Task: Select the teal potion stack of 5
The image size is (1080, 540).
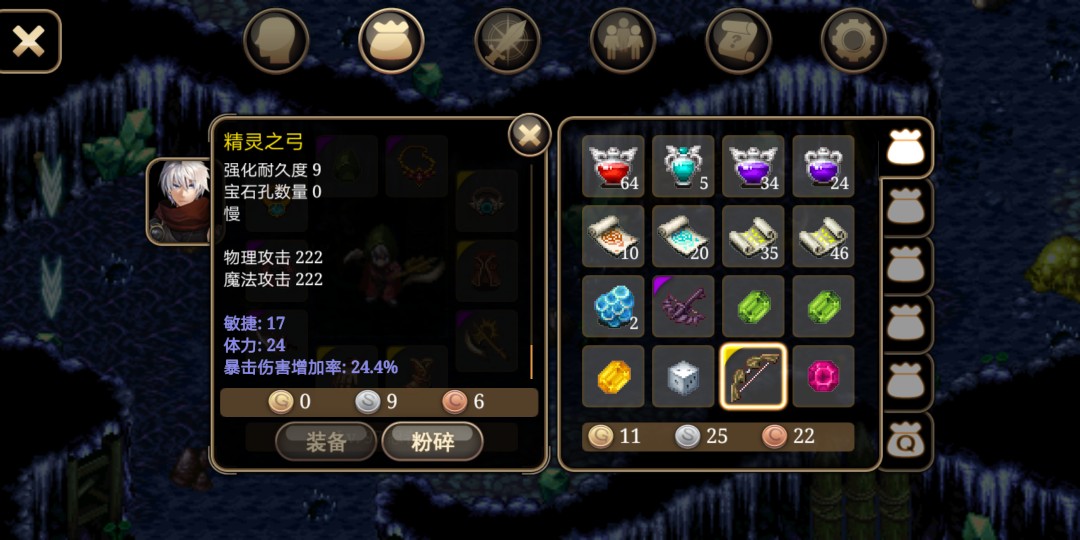Action: click(683, 166)
